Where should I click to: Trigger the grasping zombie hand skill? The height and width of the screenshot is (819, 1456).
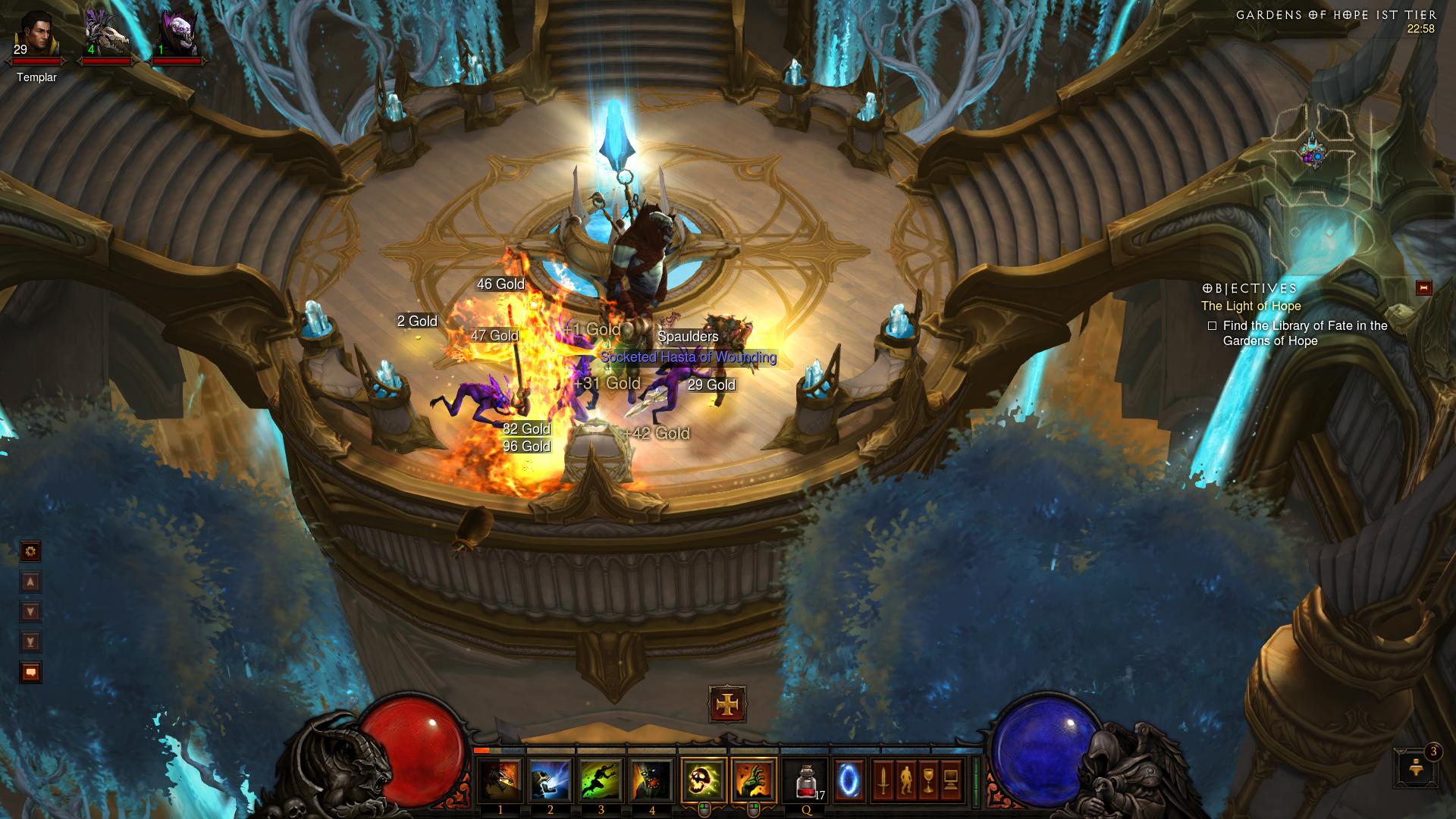[x=754, y=781]
